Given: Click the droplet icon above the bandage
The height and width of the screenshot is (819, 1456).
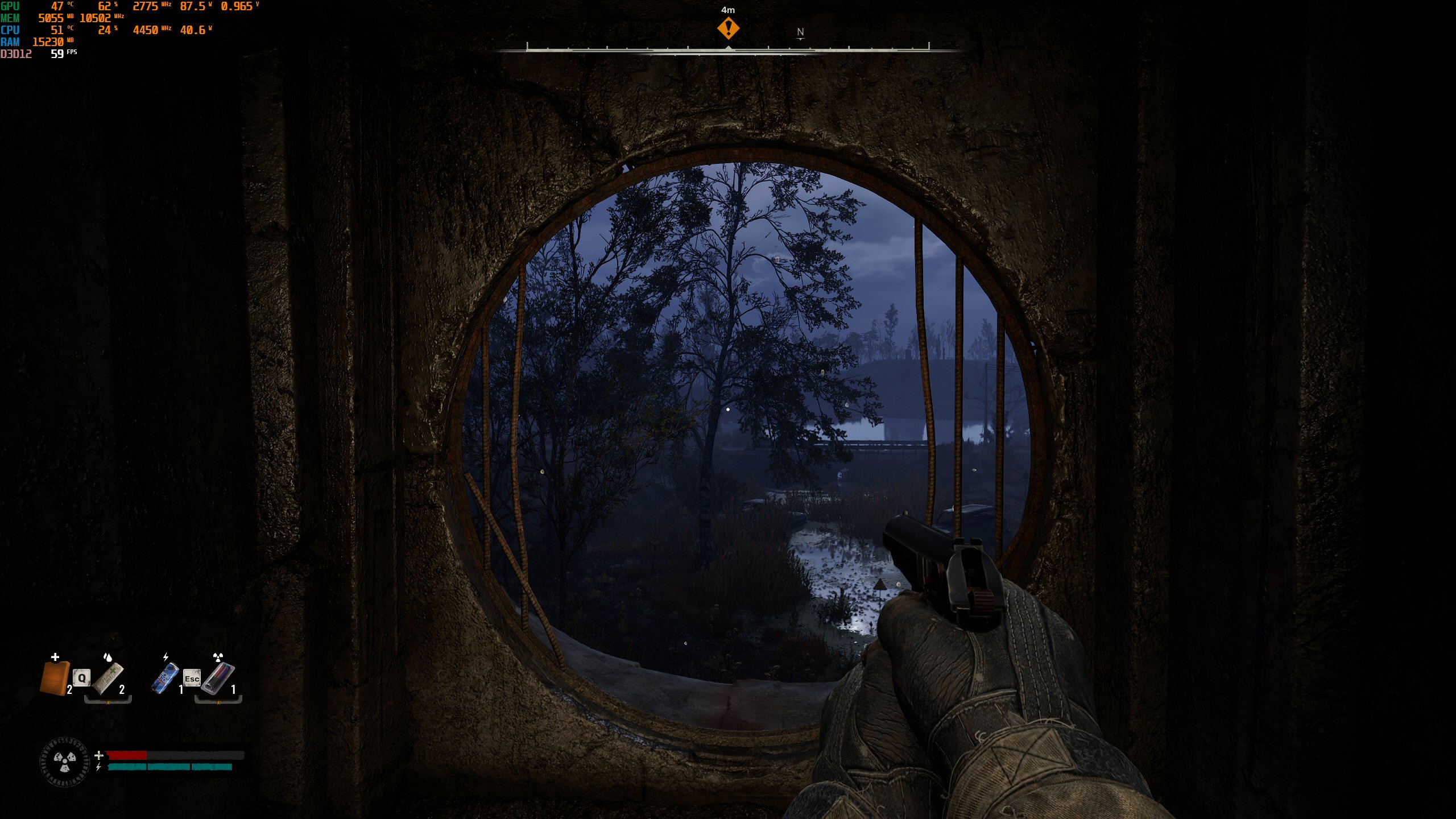Looking at the screenshot, I should [x=108, y=656].
